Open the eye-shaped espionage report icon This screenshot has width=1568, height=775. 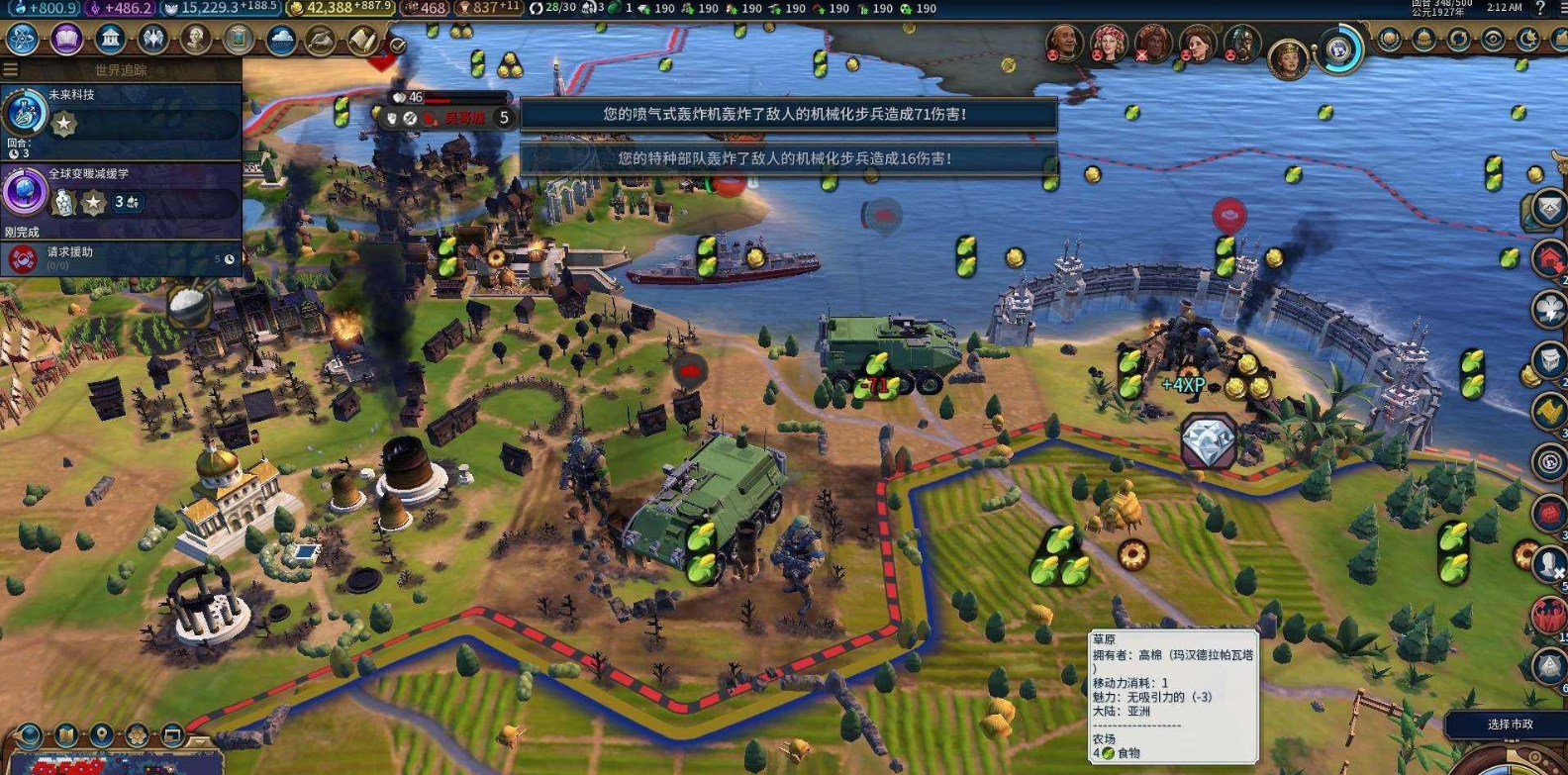1493,40
